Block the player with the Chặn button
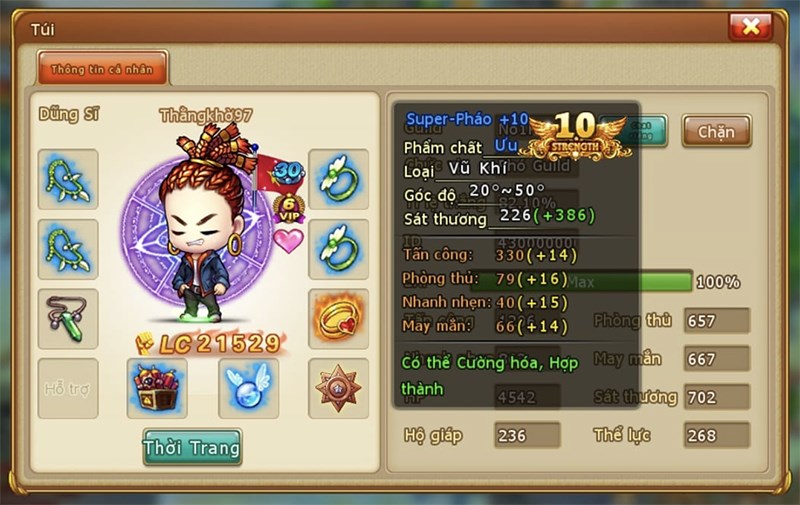The width and height of the screenshot is (800, 505). [716, 131]
